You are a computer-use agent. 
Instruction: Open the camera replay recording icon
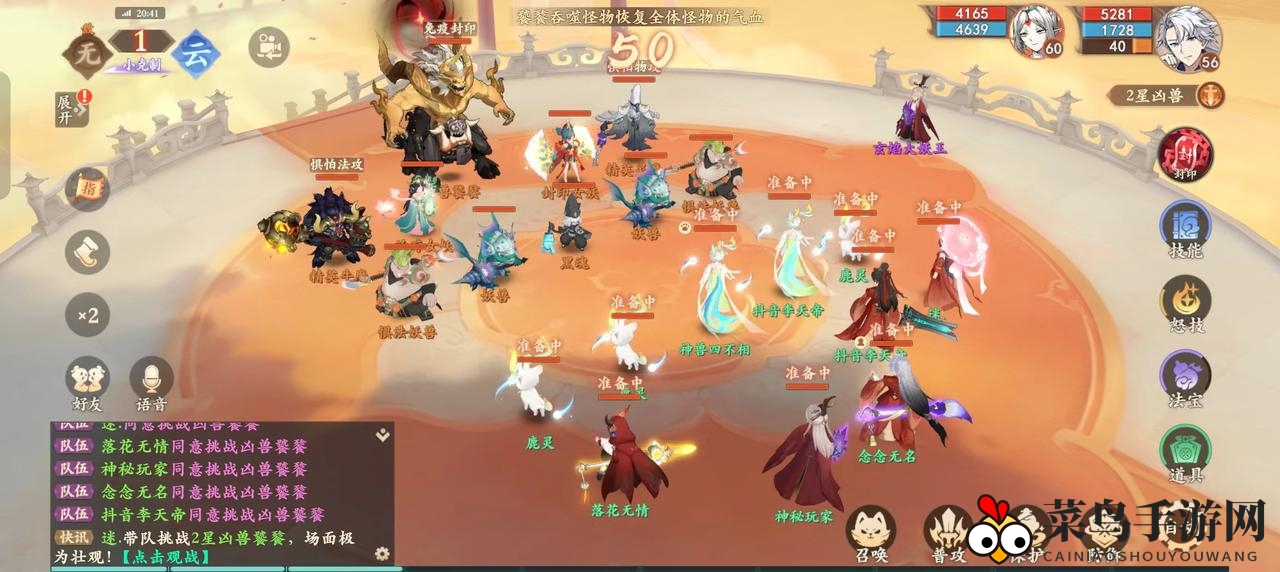pos(268,47)
